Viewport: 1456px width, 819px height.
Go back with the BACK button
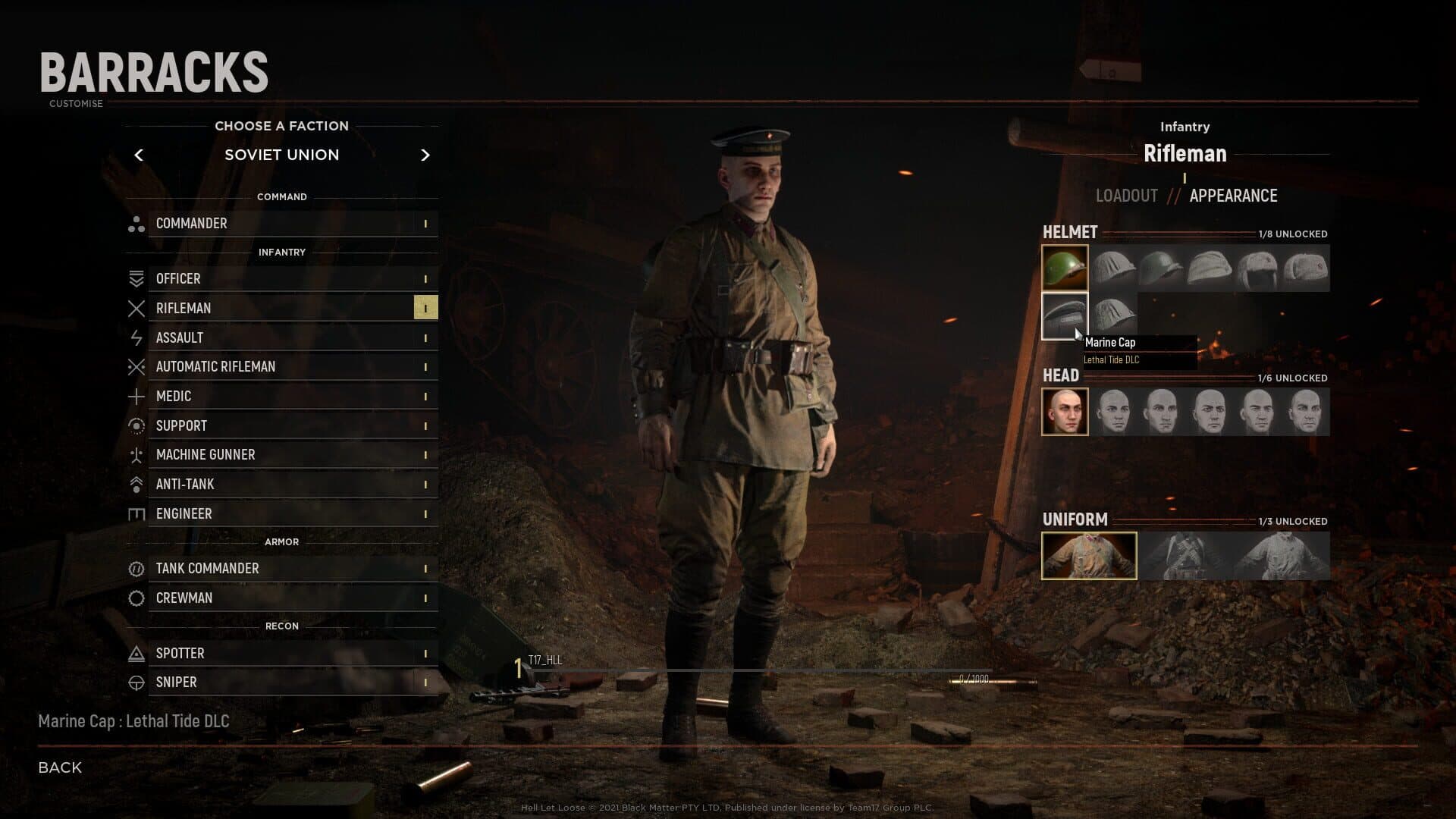(x=60, y=767)
